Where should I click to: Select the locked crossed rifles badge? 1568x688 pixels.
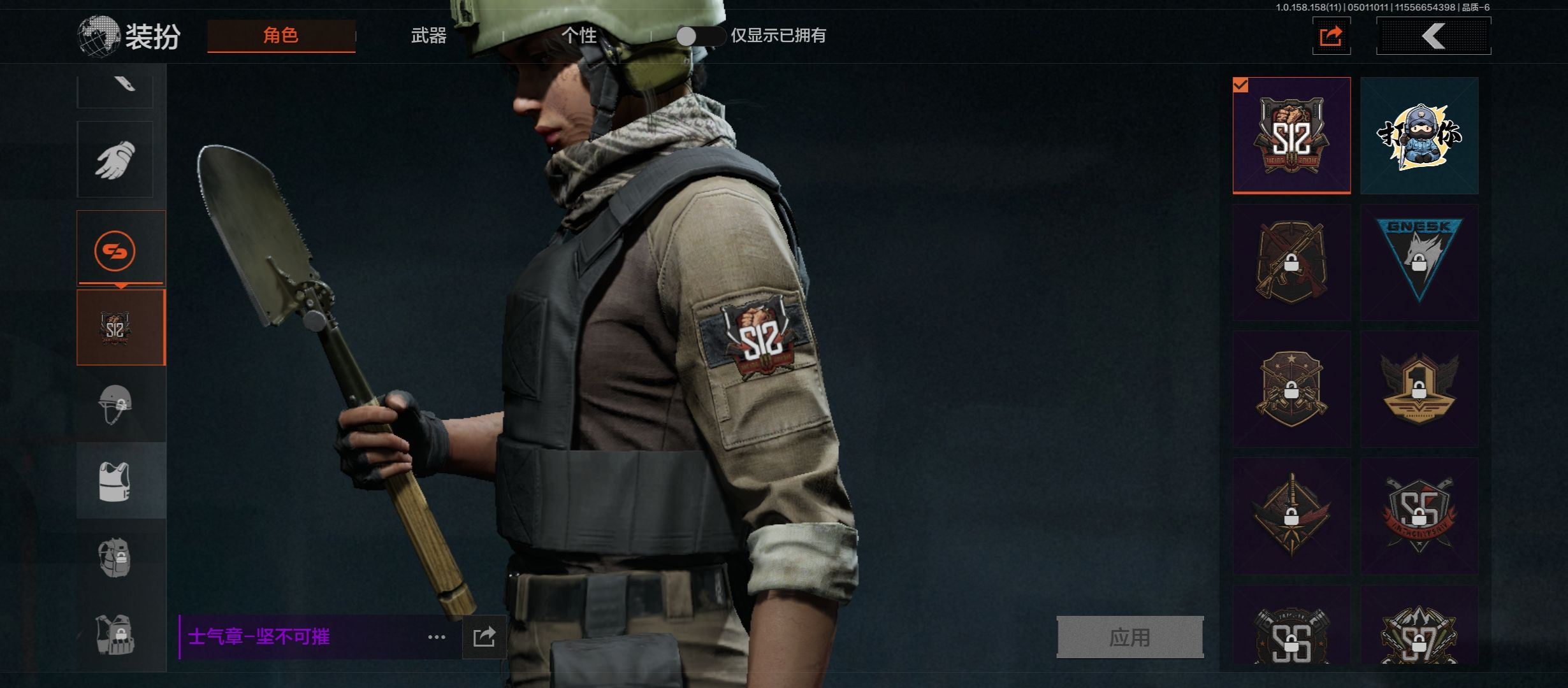(x=1291, y=262)
